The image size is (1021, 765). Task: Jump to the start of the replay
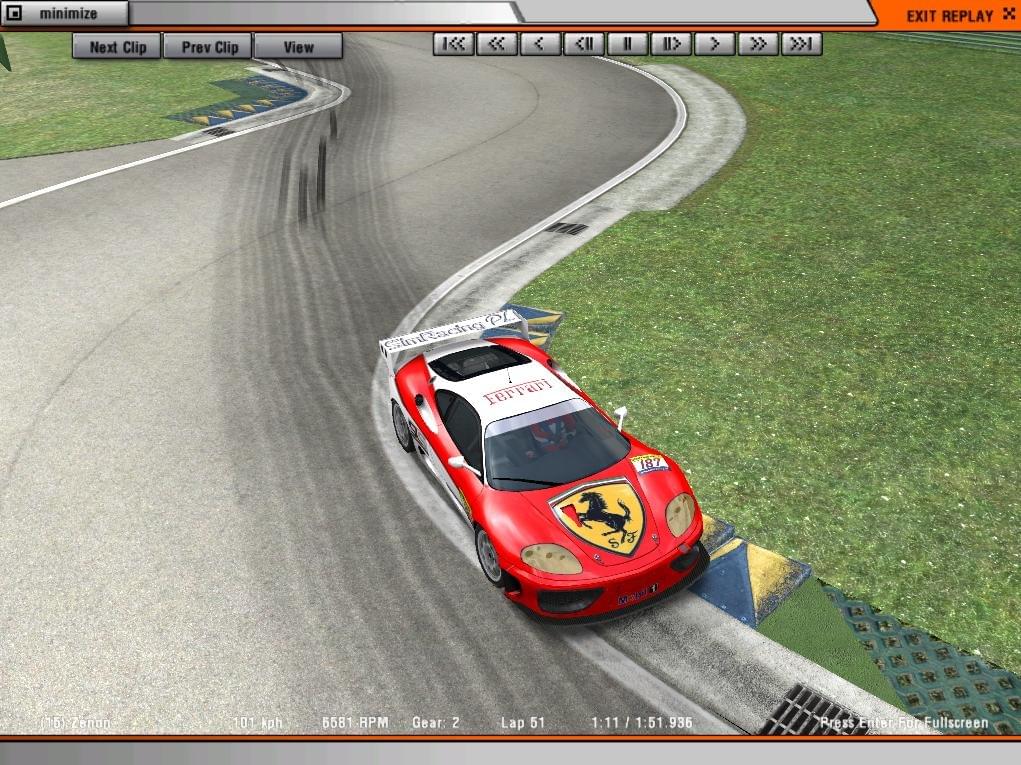pyautogui.click(x=454, y=44)
